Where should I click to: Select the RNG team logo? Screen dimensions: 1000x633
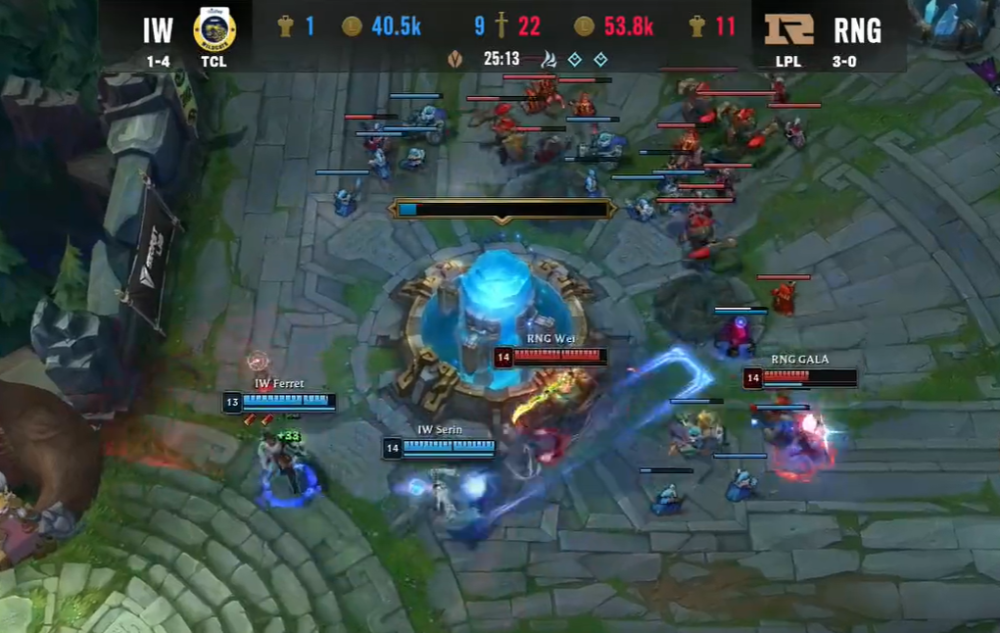tap(789, 29)
